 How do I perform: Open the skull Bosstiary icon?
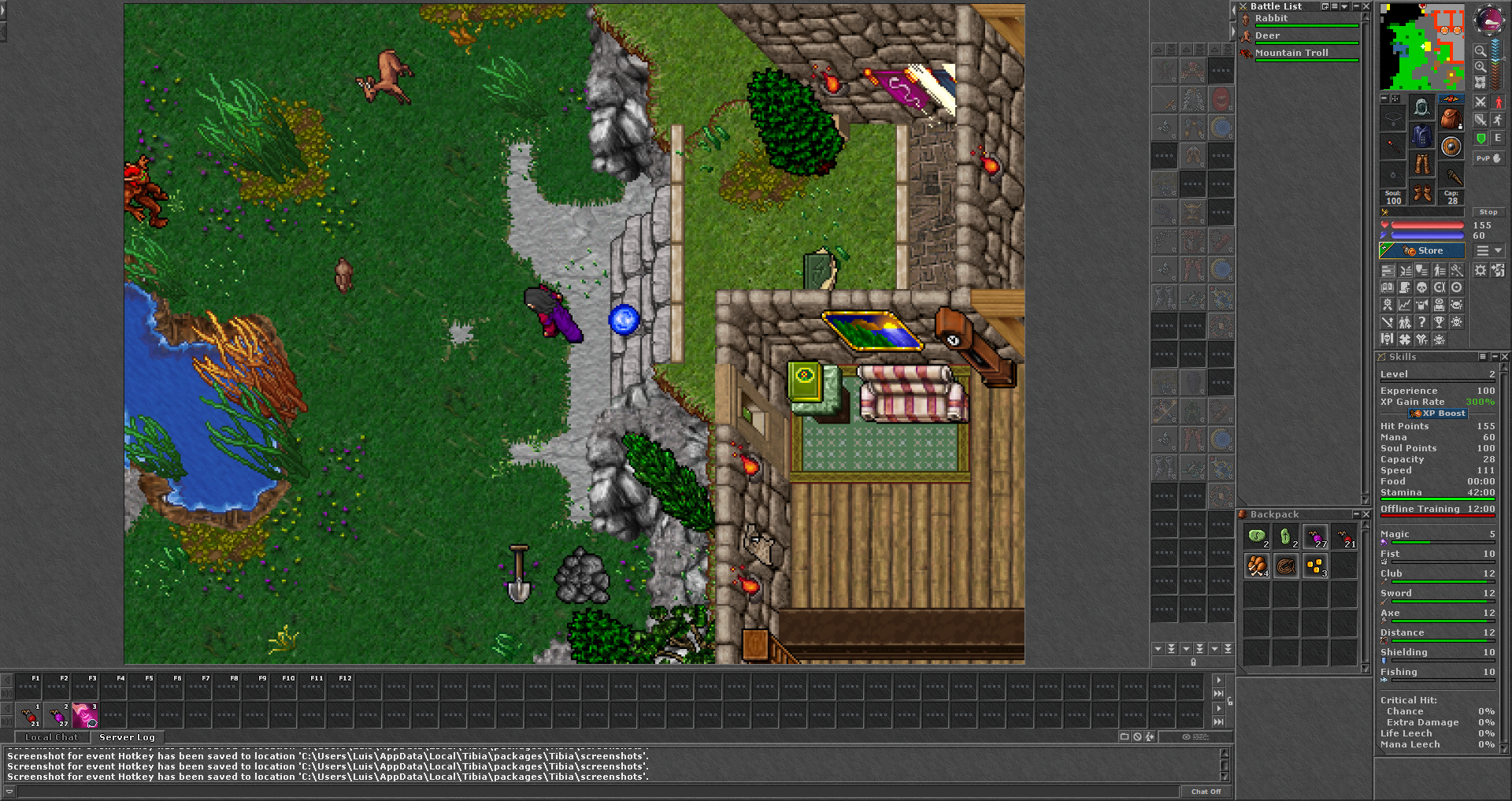tap(1457, 322)
